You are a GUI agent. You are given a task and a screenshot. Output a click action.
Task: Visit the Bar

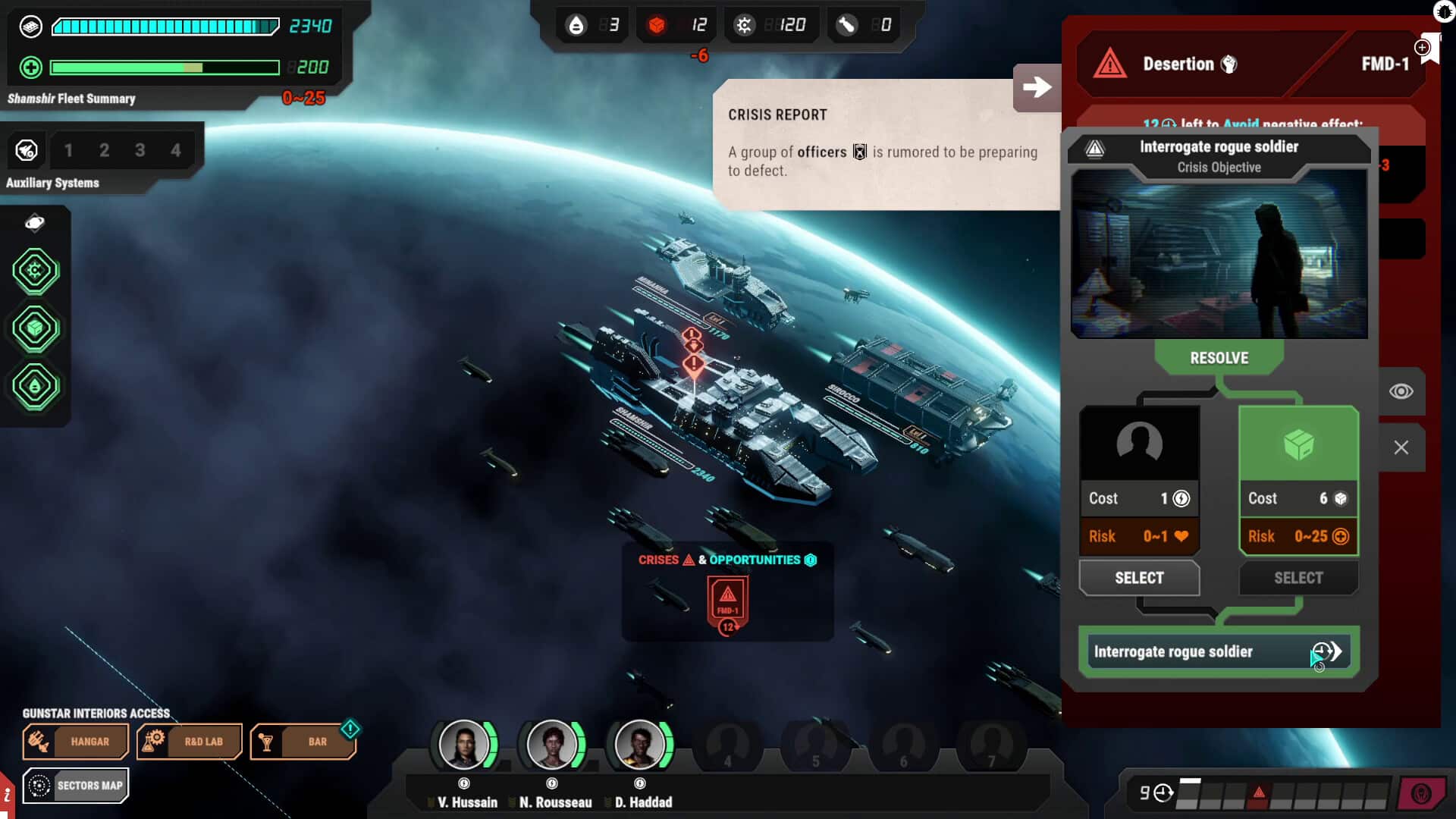point(303,742)
